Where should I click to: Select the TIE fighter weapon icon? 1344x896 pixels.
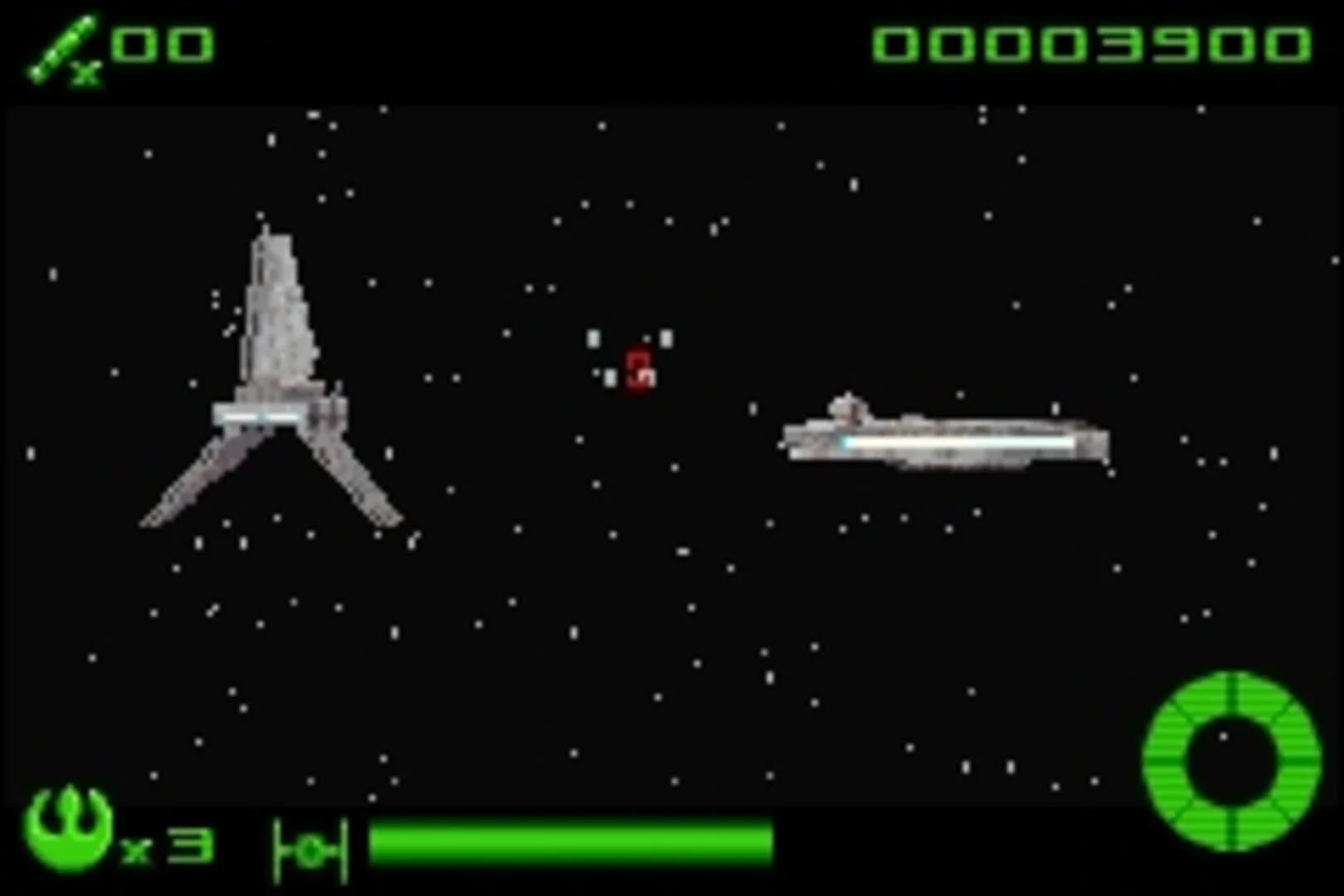click(x=311, y=848)
